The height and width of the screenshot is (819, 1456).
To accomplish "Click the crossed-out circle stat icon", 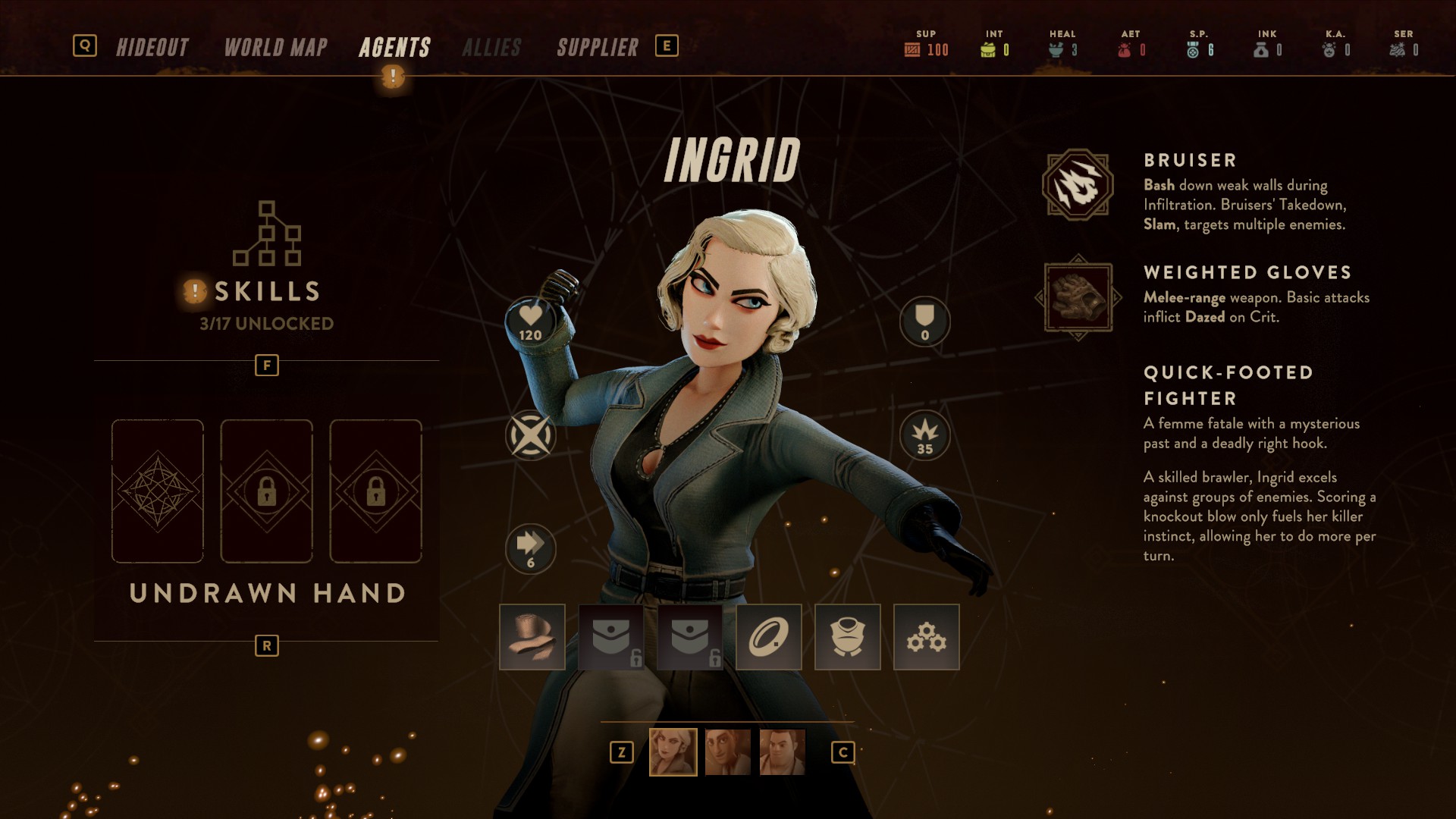I will [x=530, y=435].
